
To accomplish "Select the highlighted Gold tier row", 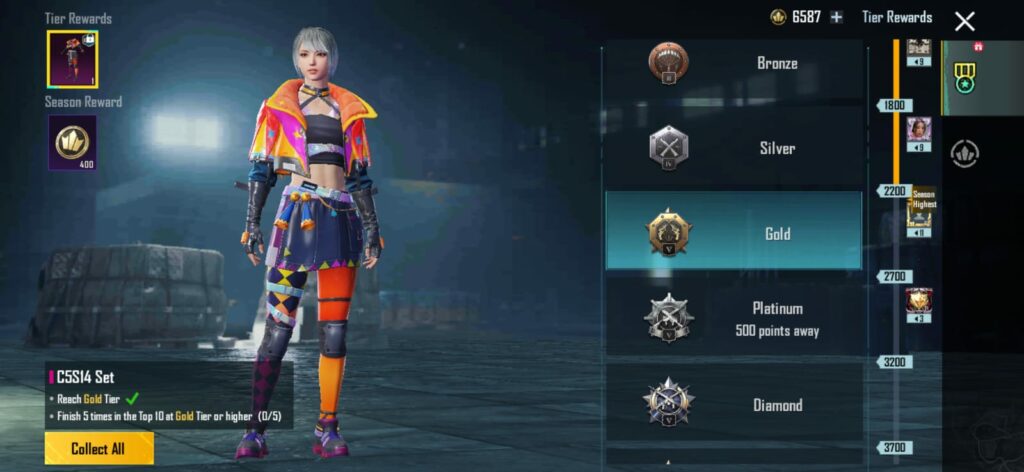I will point(733,232).
